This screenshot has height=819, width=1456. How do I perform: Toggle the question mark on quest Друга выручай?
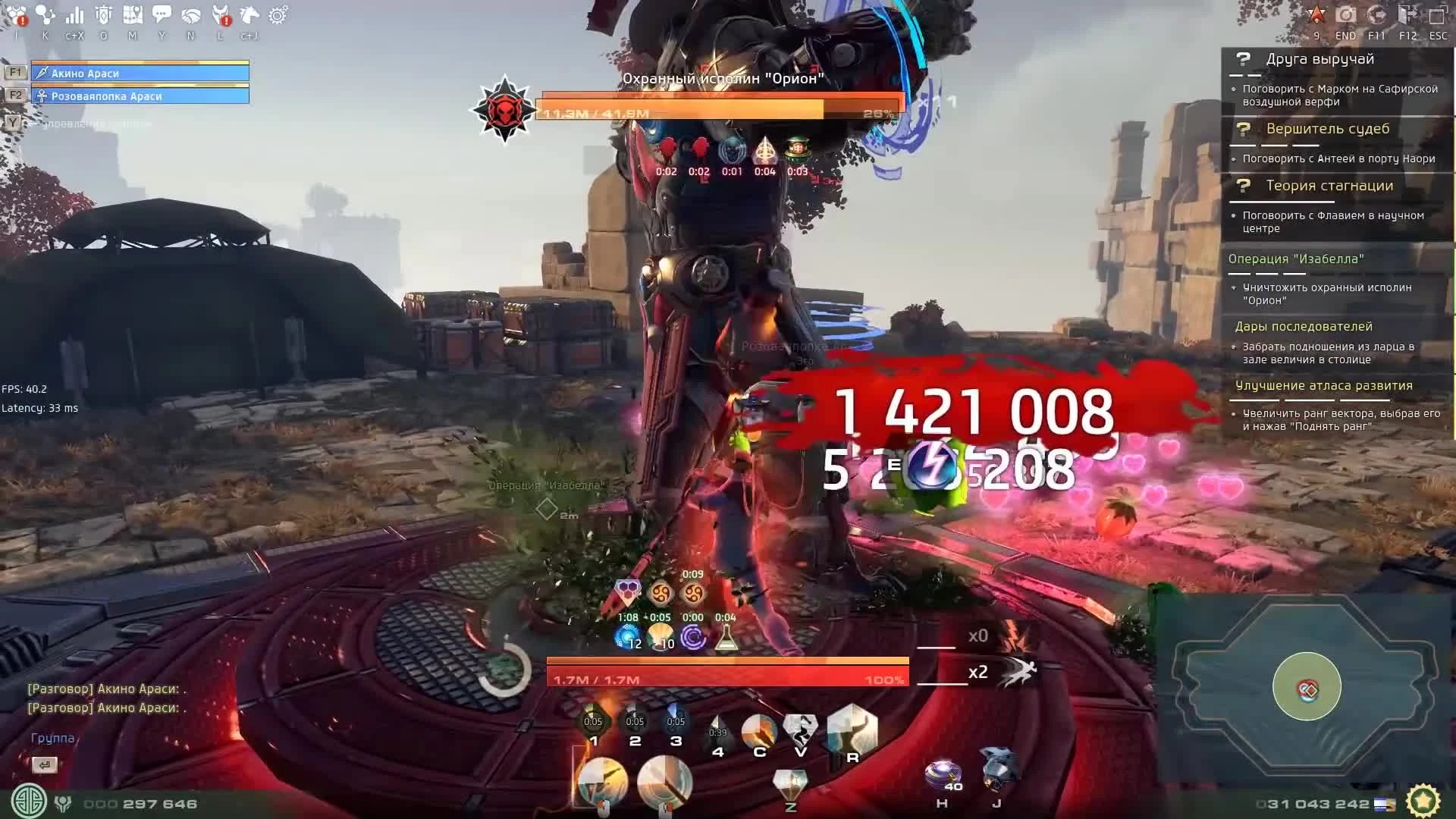click(1242, 59)
